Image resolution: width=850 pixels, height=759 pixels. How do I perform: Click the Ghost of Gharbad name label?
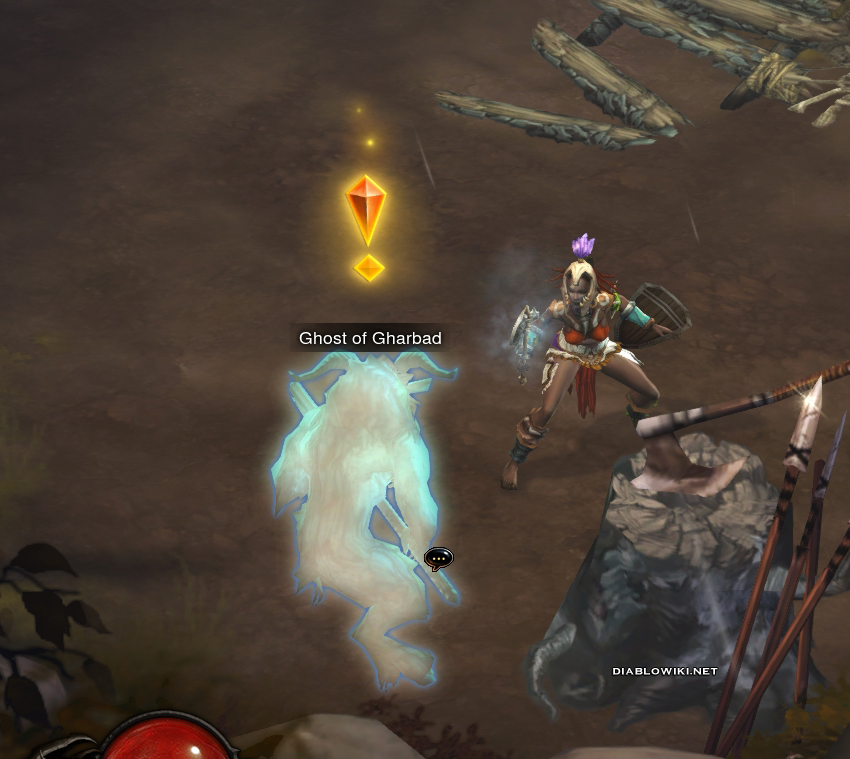(x=370, y=338)
